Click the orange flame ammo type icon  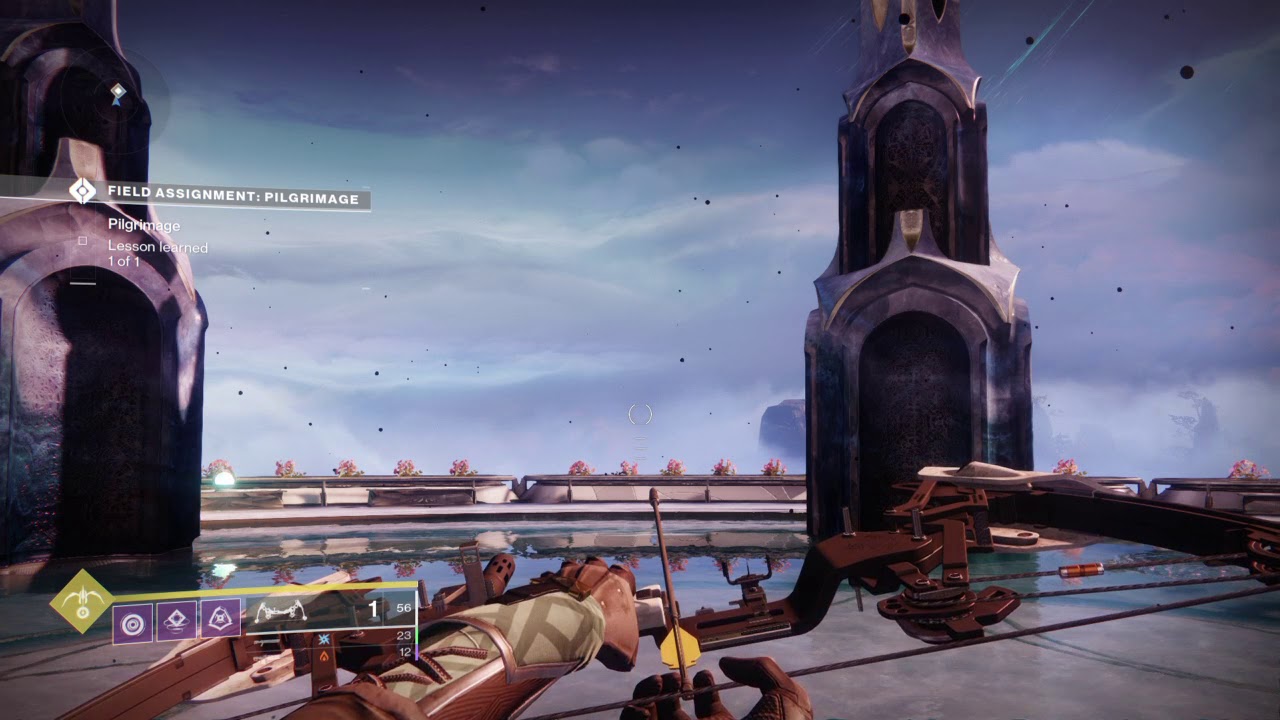324,655
